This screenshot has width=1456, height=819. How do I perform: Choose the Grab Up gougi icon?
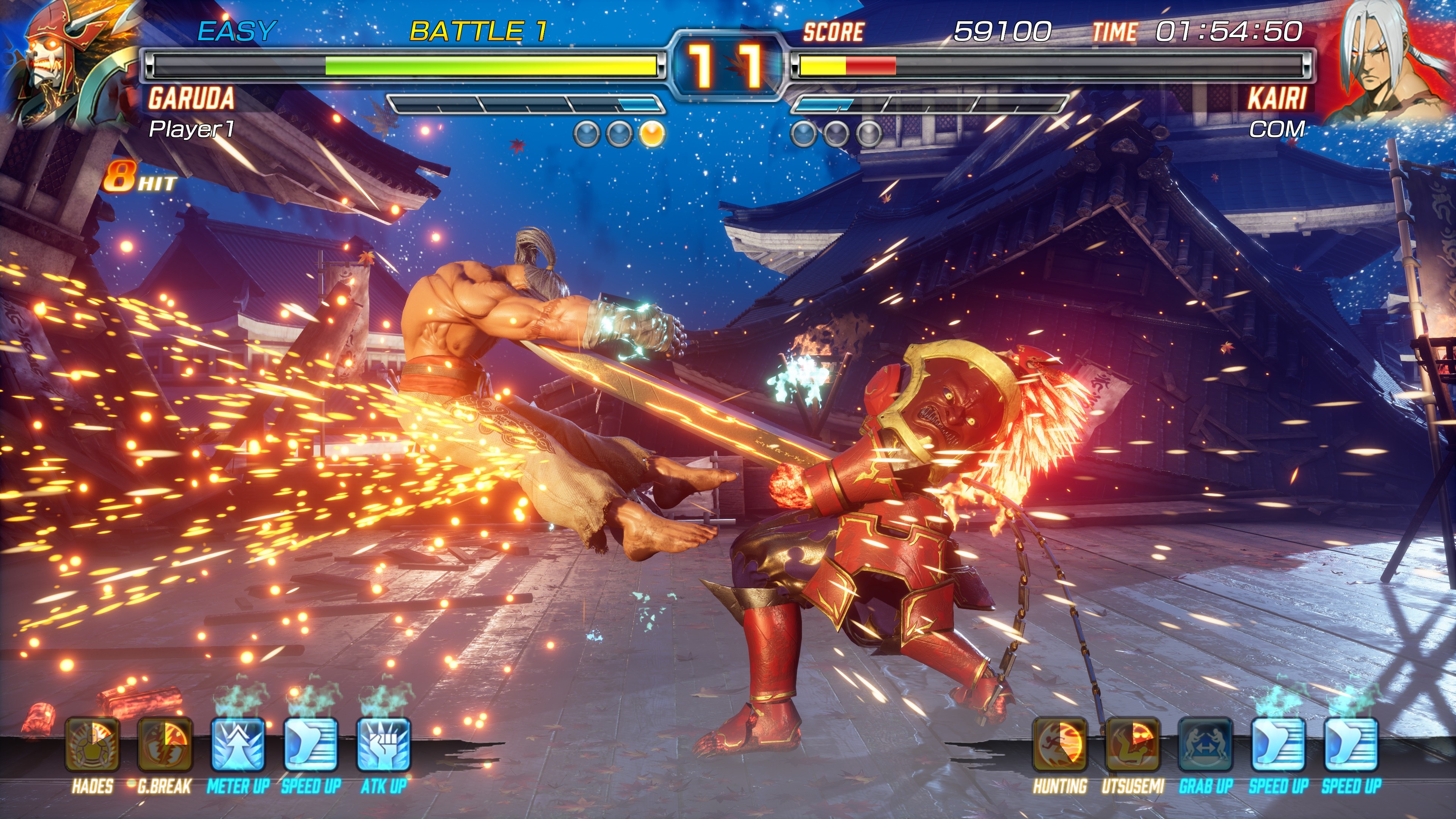(1206, 744)
